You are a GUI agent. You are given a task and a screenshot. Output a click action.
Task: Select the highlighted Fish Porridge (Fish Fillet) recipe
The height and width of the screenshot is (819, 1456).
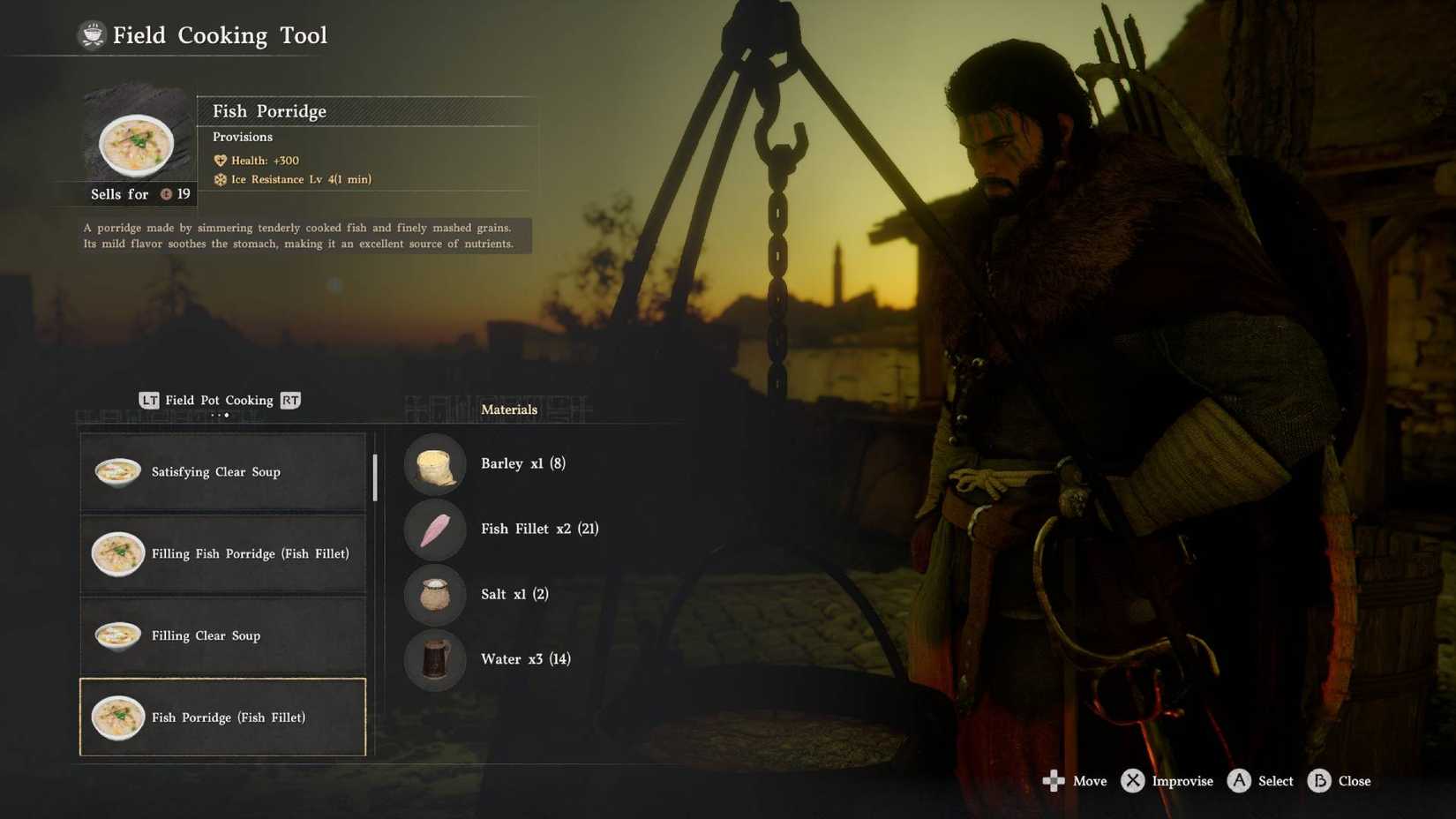[222, 718]
